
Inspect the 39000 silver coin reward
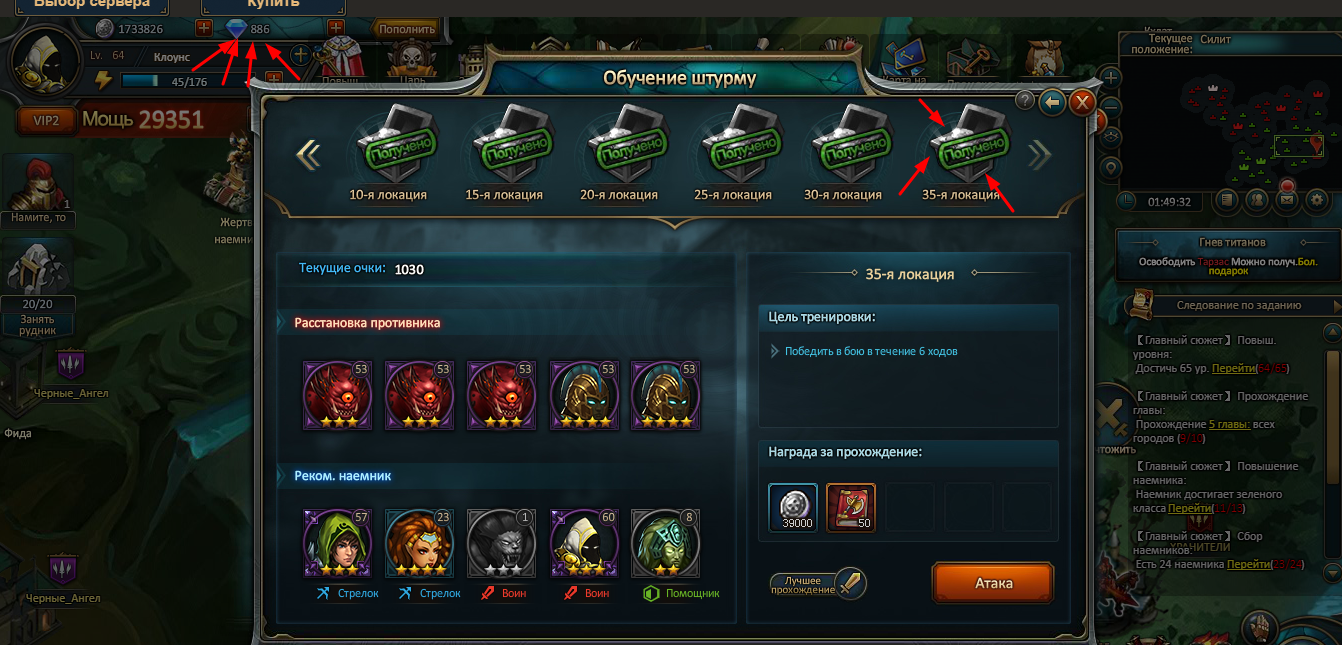click(x=793, y=508)
